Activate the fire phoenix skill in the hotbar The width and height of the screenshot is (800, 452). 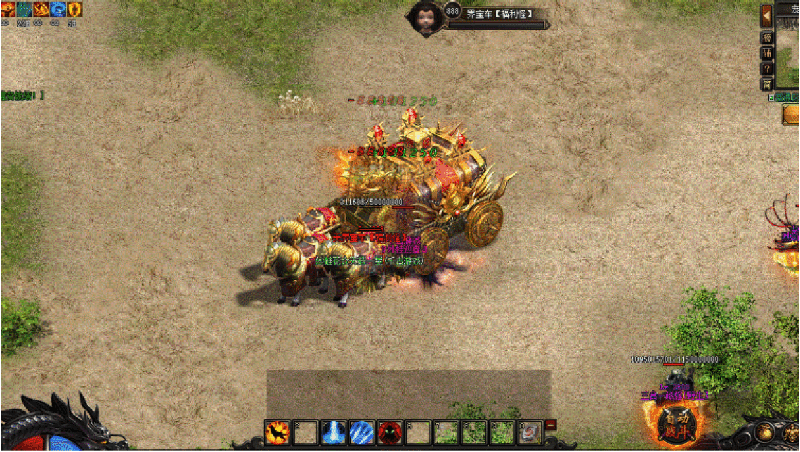click(x=277, y=432)
